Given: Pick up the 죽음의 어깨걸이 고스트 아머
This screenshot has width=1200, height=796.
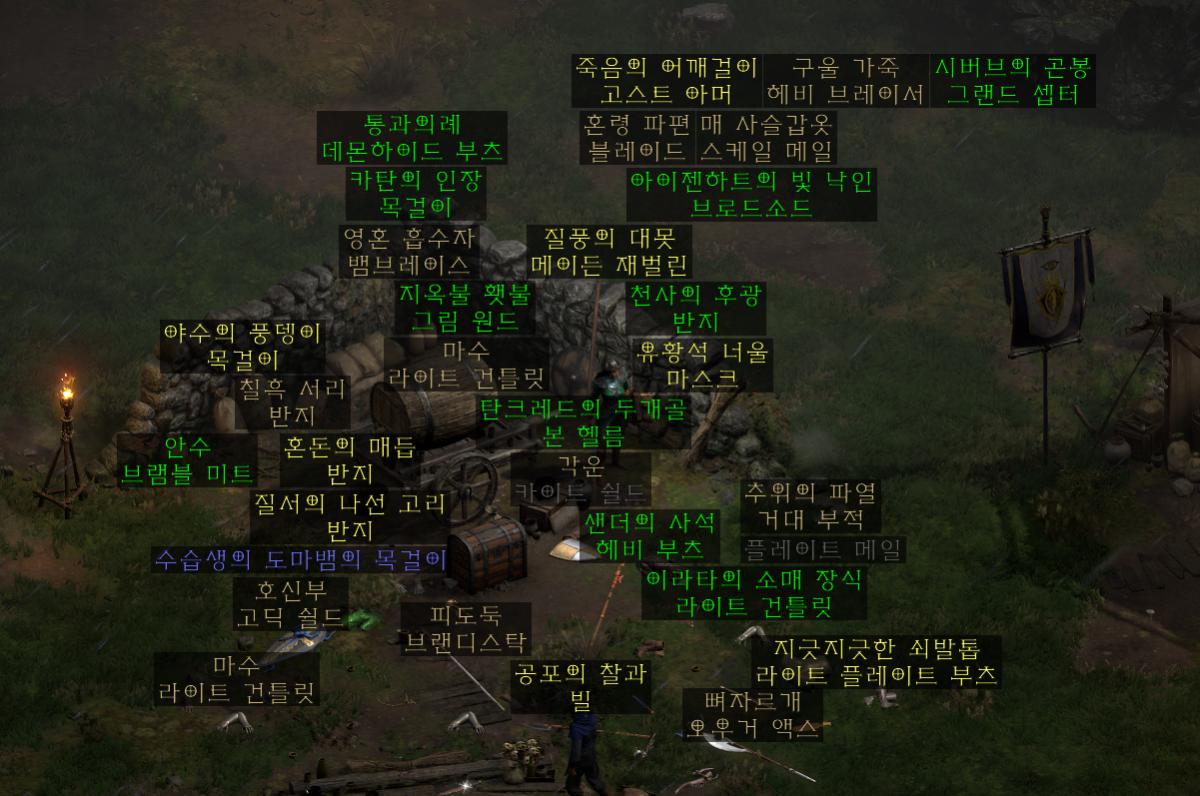Looking at the screenshot, I should pyautogui.click(x=667, y=81).
